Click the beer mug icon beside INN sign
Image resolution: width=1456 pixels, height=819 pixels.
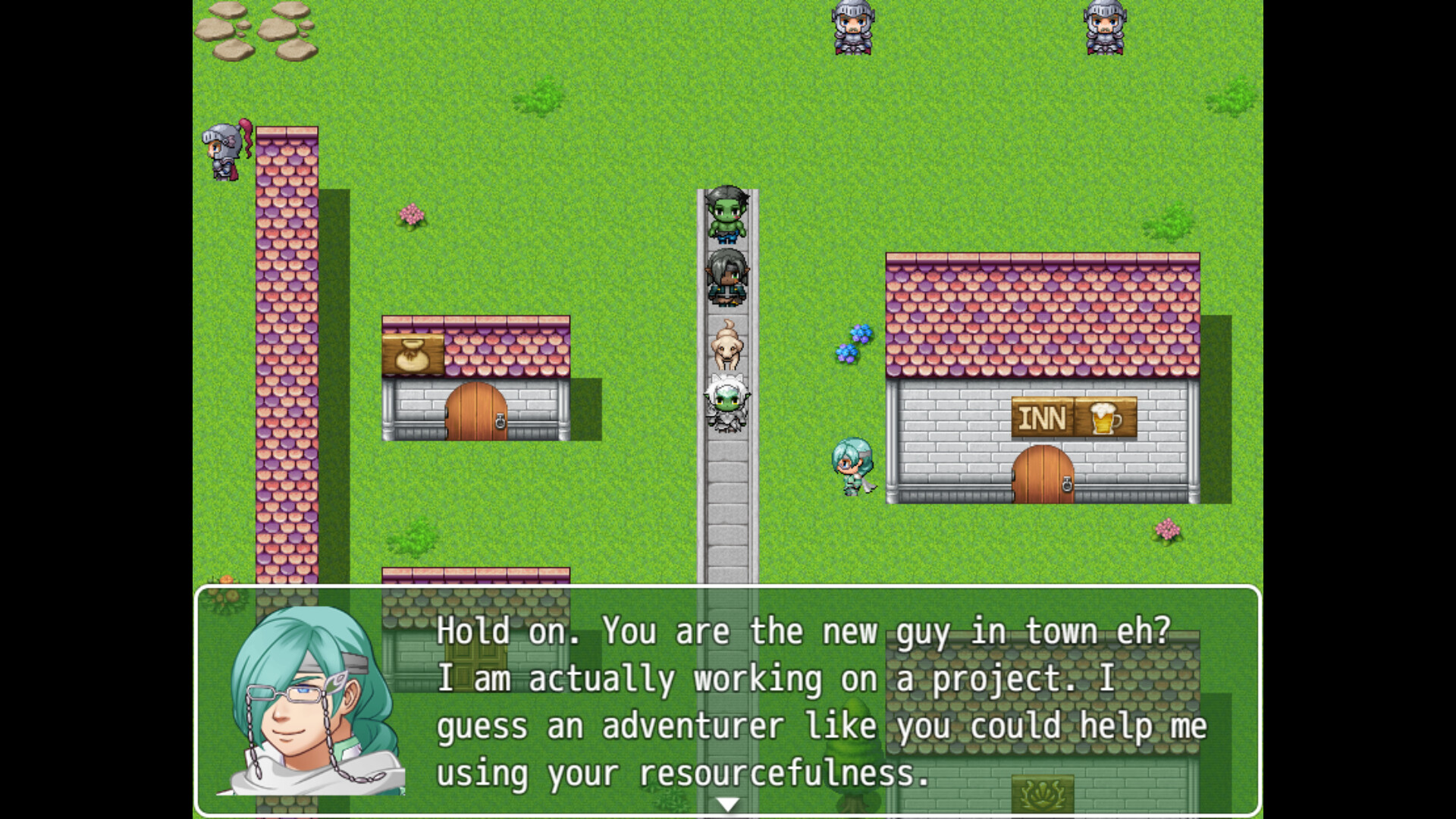point(1106,418)
